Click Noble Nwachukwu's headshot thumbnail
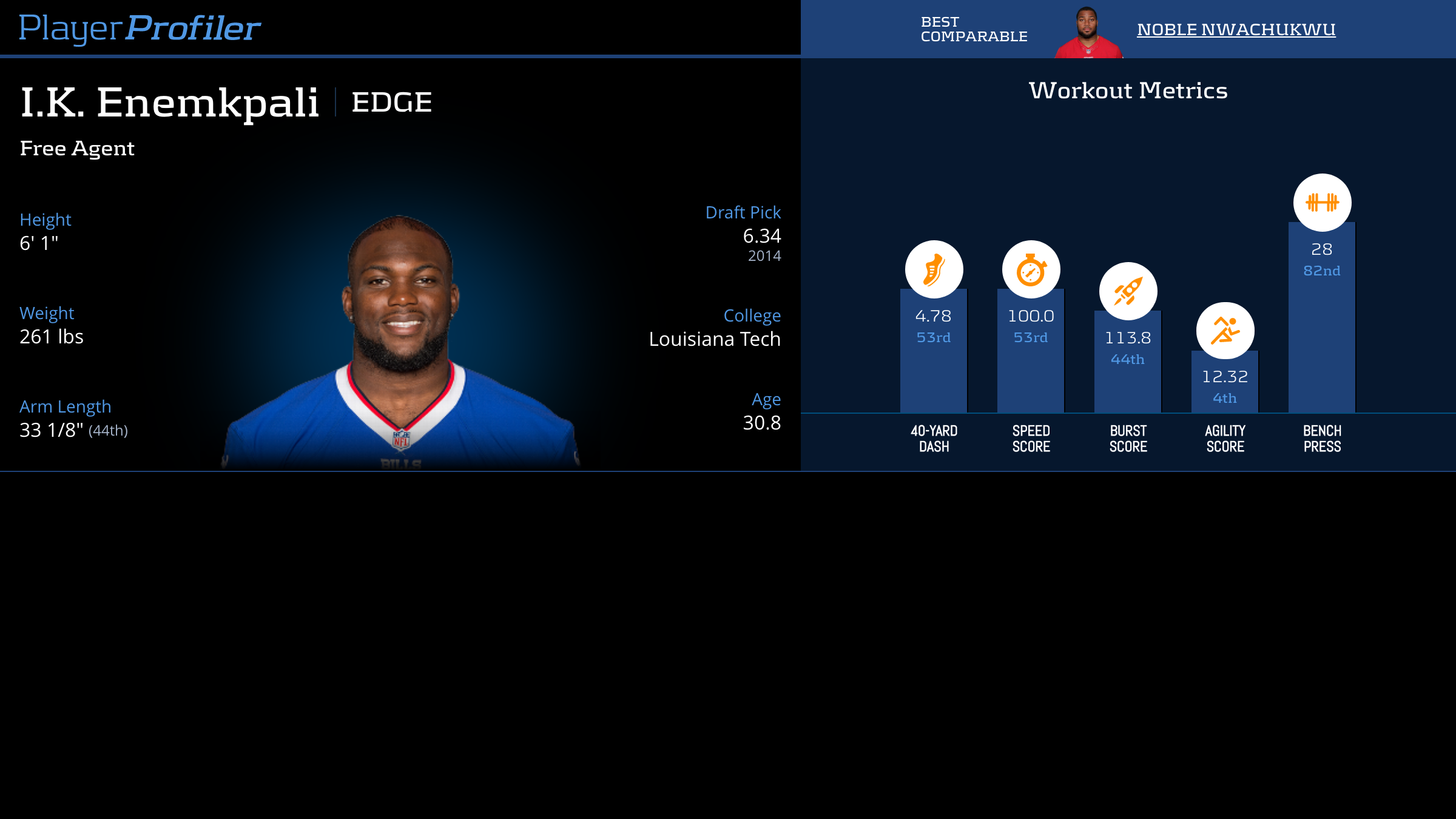Screen dimensions: 1456x819 click(x=1088, y=32)
